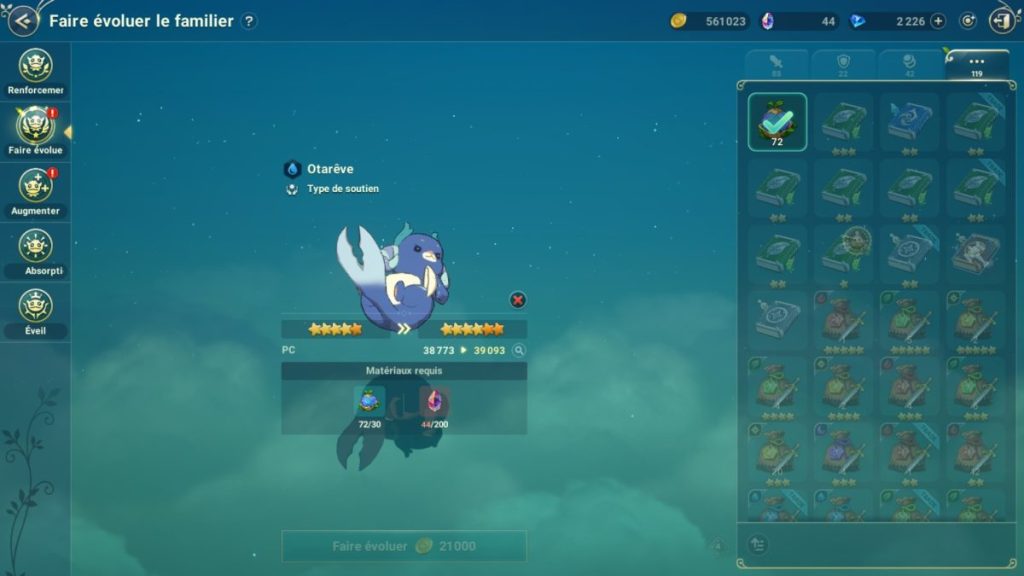
Task: Click the Faire évoluer 21000 button
Action: (404, 546)
